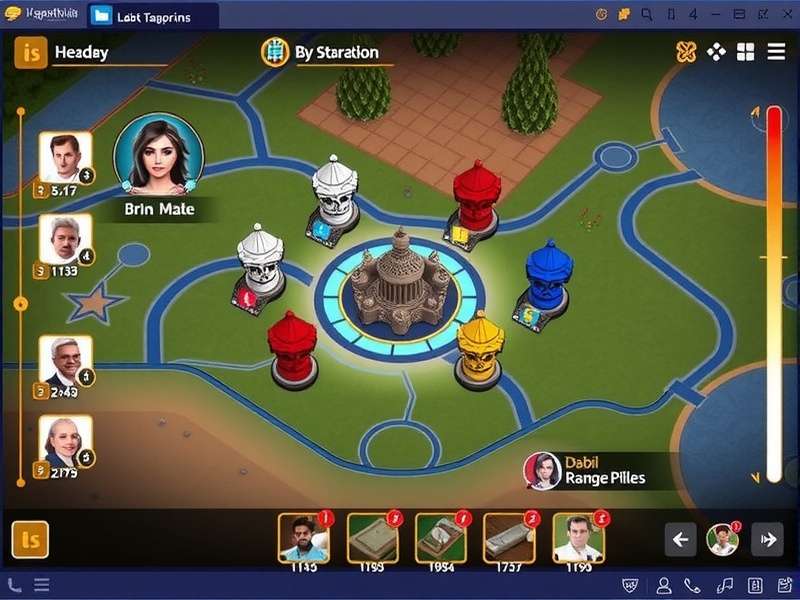This screenshot has height=600, width=800.
Task: Select the four-dot diamond icon
Action: tap(716, 52)
